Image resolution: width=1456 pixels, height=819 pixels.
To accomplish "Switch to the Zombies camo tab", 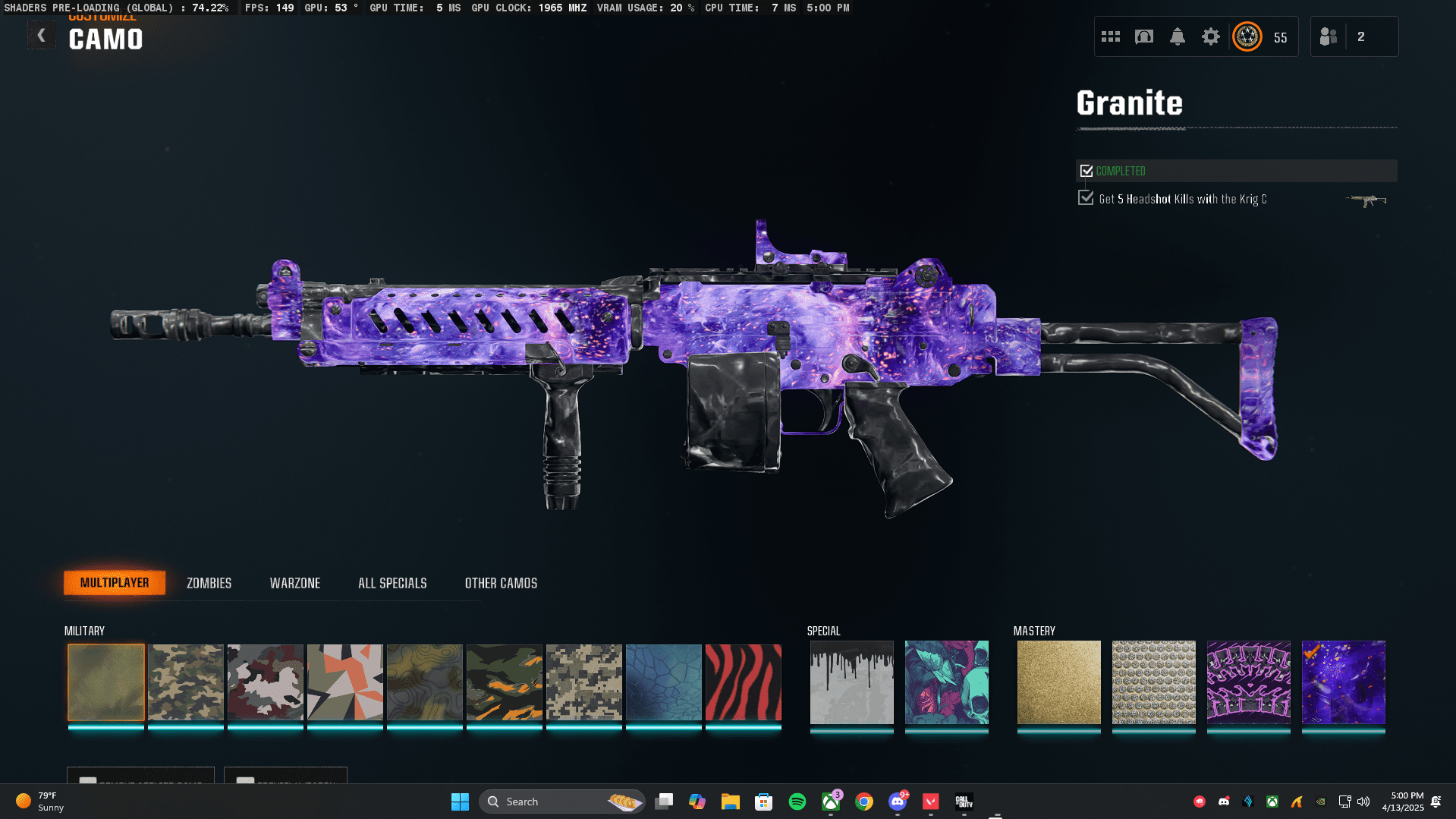I will coord(209,583).
